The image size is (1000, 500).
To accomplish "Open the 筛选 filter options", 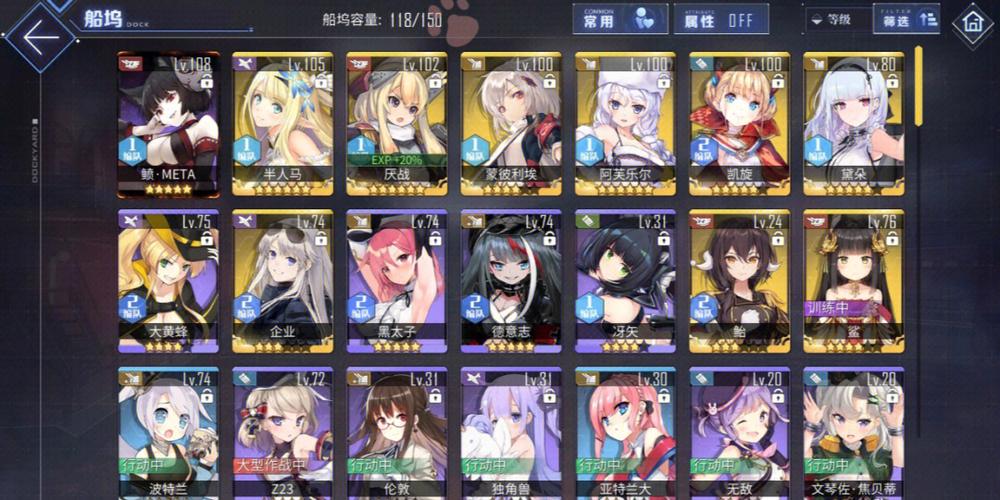I will coord(906,19).
